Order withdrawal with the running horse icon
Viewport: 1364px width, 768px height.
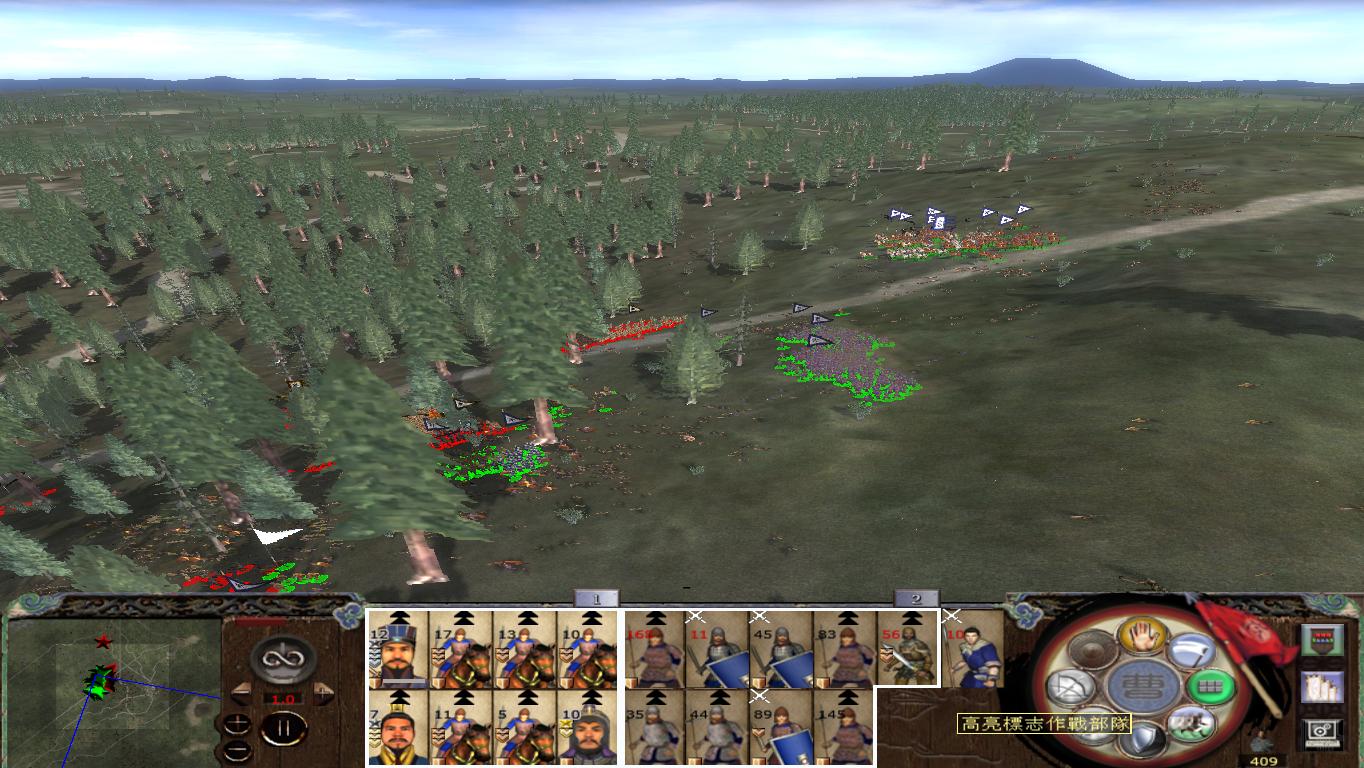[x=1190, y=724]
